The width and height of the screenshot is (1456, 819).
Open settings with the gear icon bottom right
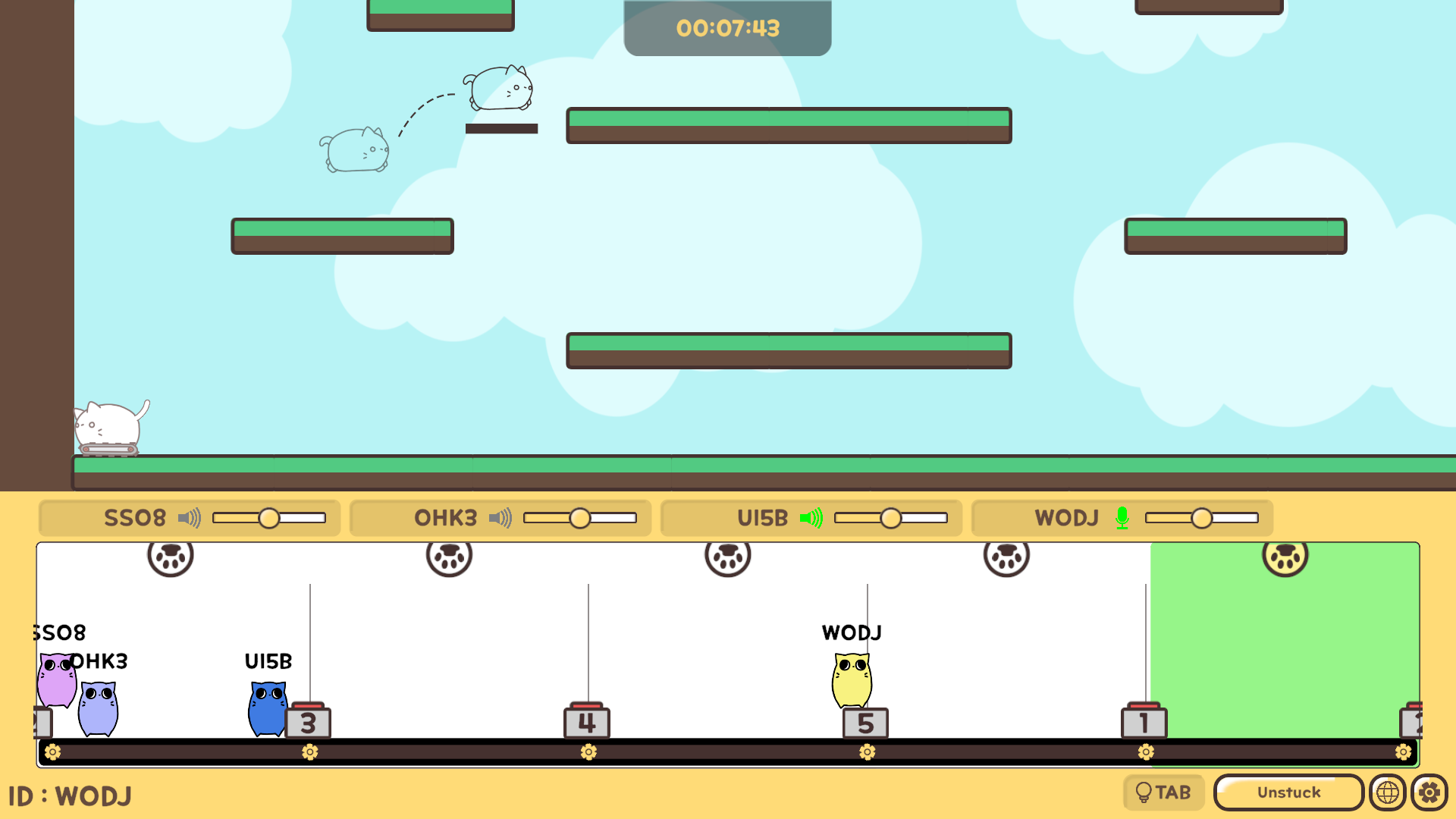[x=1429, y=792]
